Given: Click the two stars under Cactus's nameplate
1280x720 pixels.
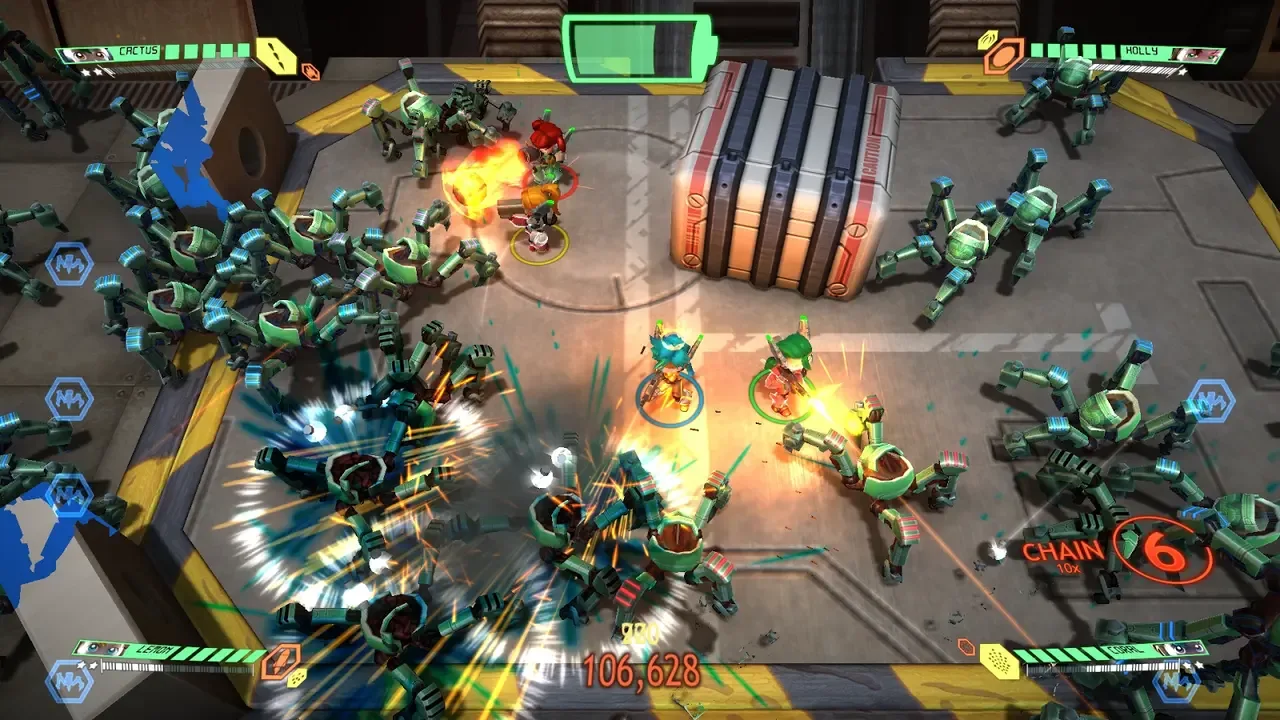Looking at the screenshot, I should click(92, 72).
